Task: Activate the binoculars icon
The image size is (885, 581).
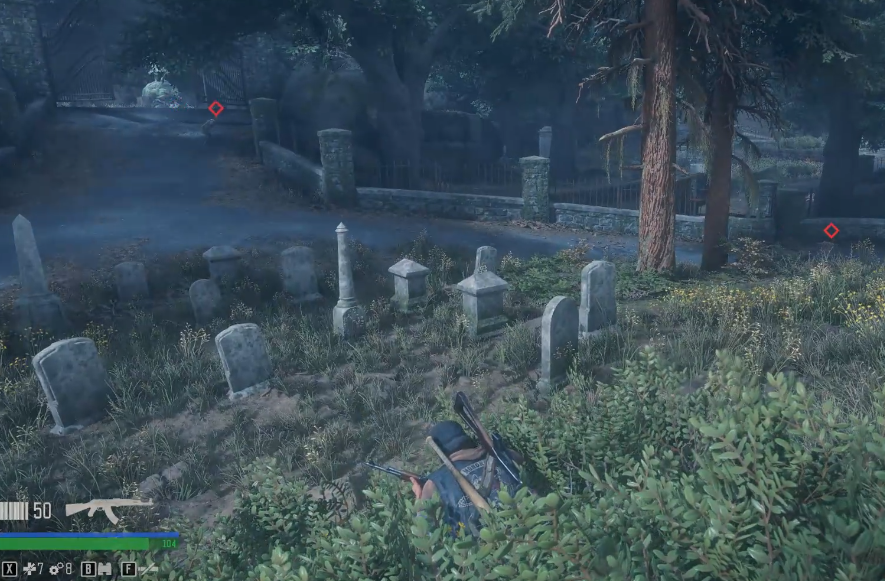Action: pos(105,569)
